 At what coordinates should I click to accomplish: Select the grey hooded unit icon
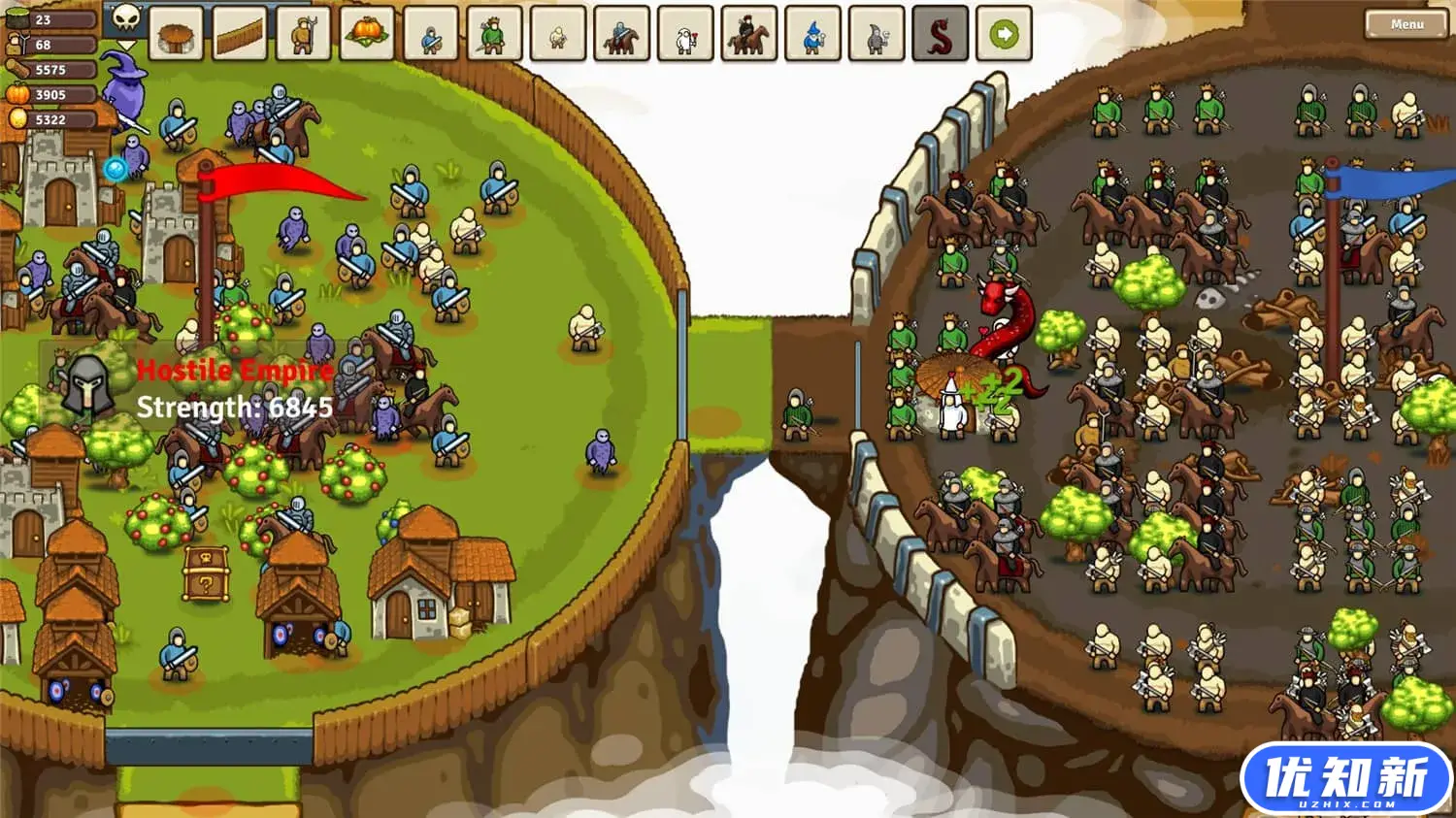tap(876, 35)
